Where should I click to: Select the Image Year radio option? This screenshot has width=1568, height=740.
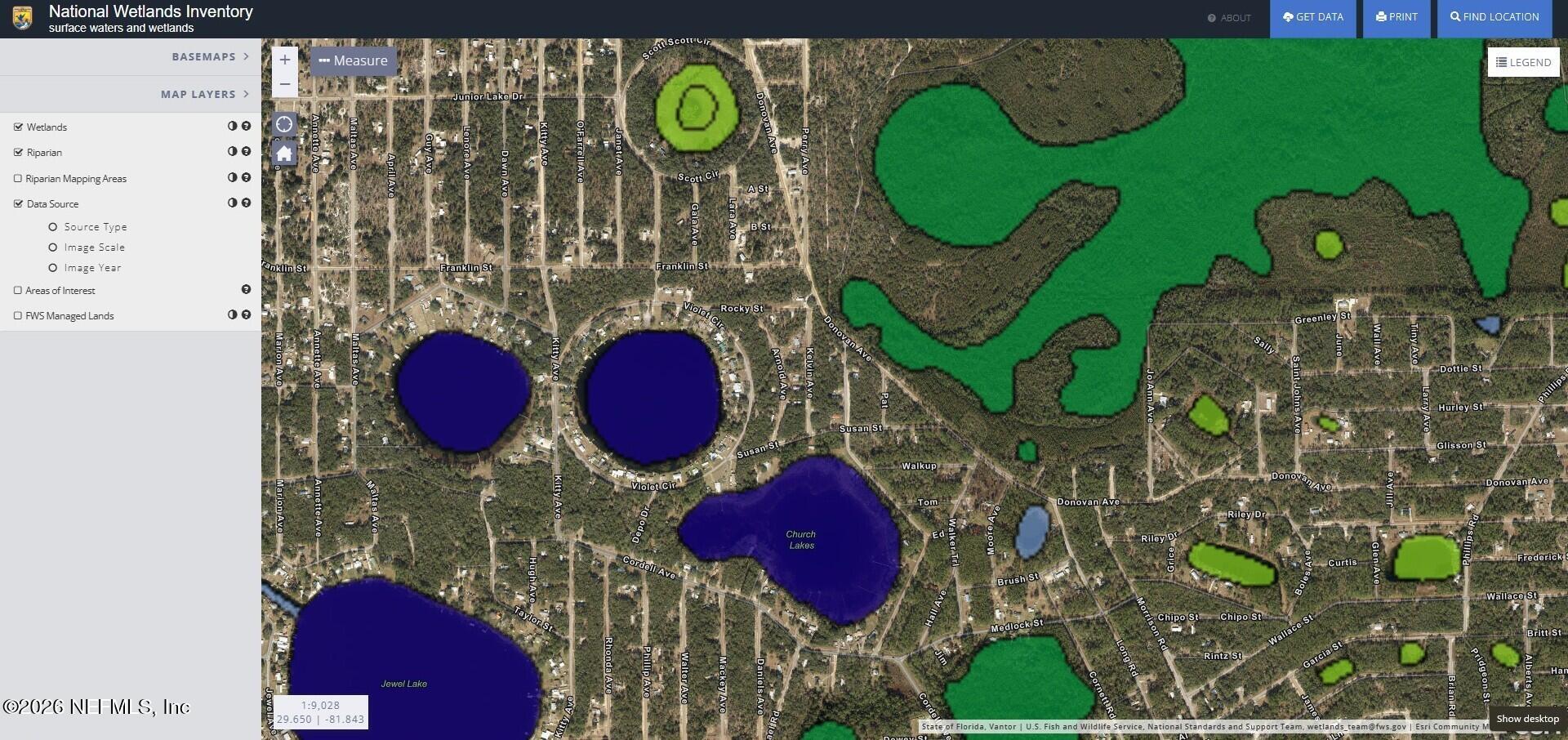pos(53,267)
